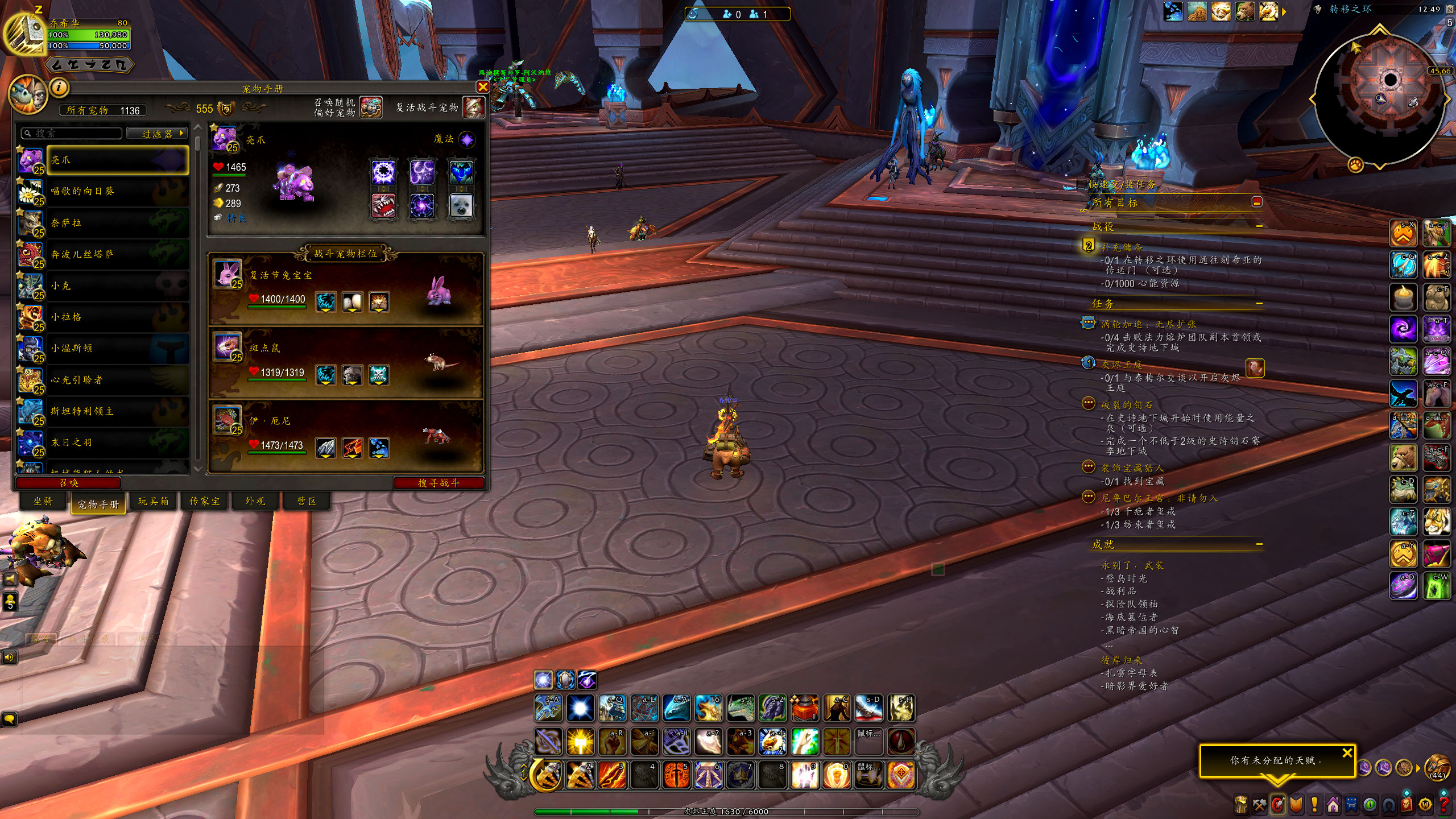1456x819 pixels.
Task: Use the 复活战斗宠物 revive pets button
Action: [473, 107]
